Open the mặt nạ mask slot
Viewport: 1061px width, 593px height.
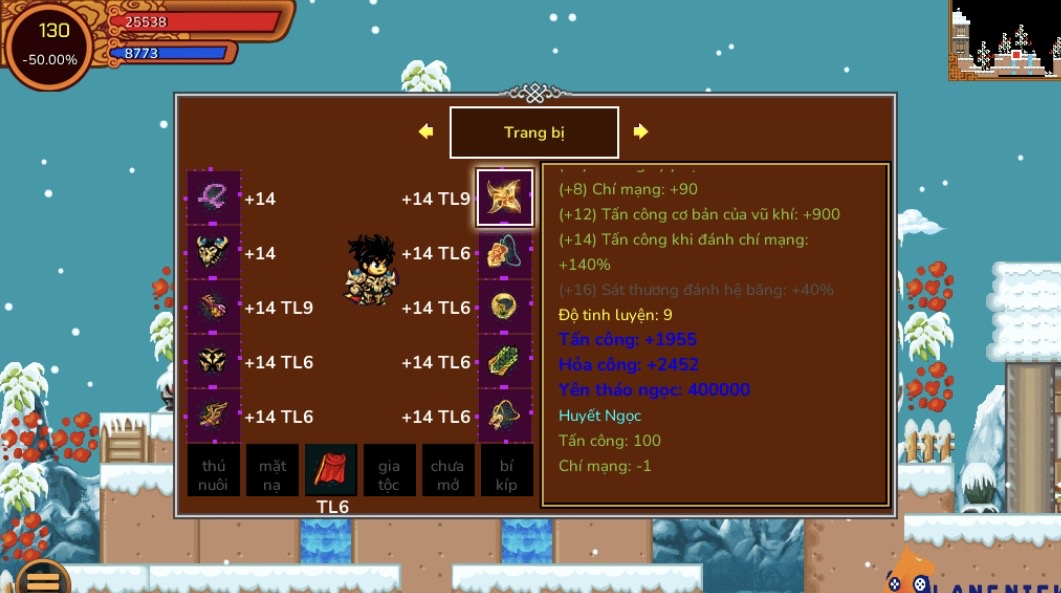pyautogui.click(x=272, y=471)
